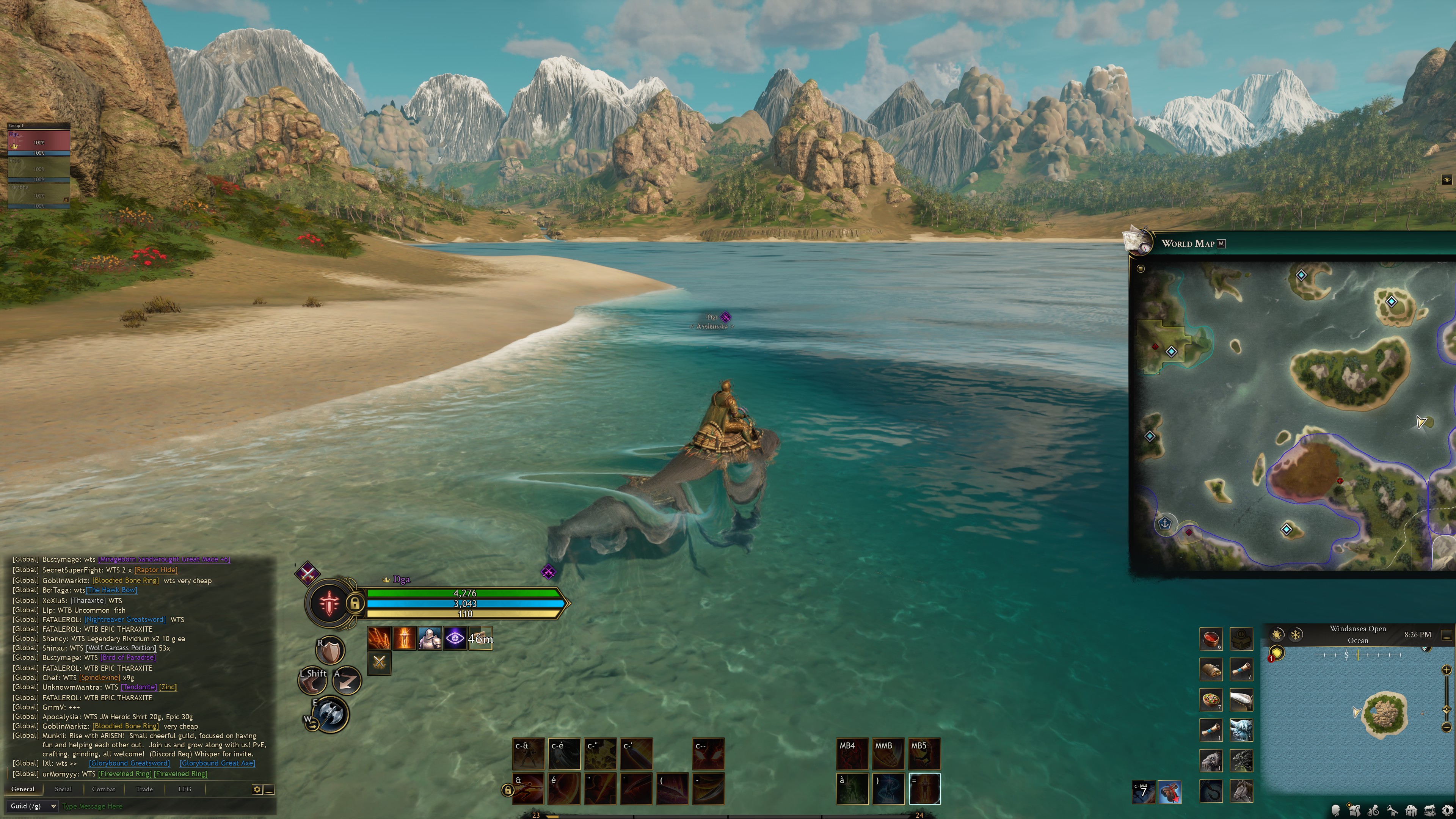
Task: Collapse the minimap with minimize button
Action: click(x=1447, y=635)
